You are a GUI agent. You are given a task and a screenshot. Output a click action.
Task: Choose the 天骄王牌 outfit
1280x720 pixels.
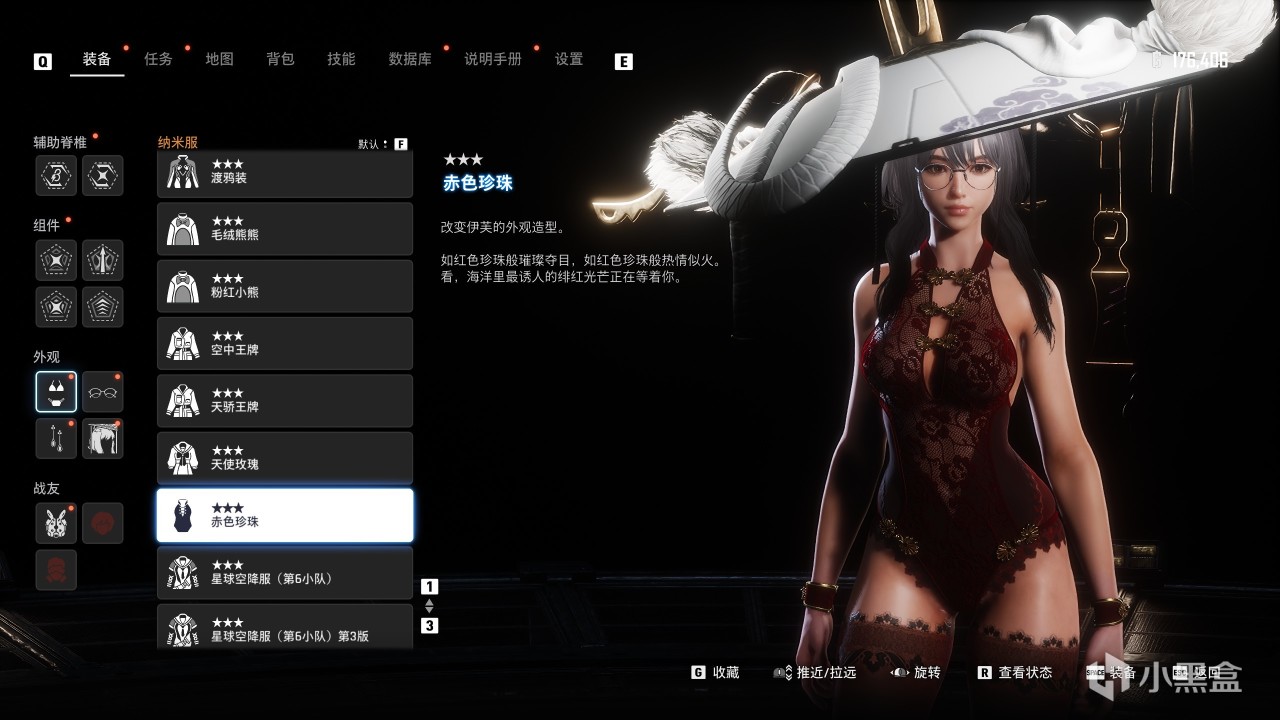tap(285, 400)
